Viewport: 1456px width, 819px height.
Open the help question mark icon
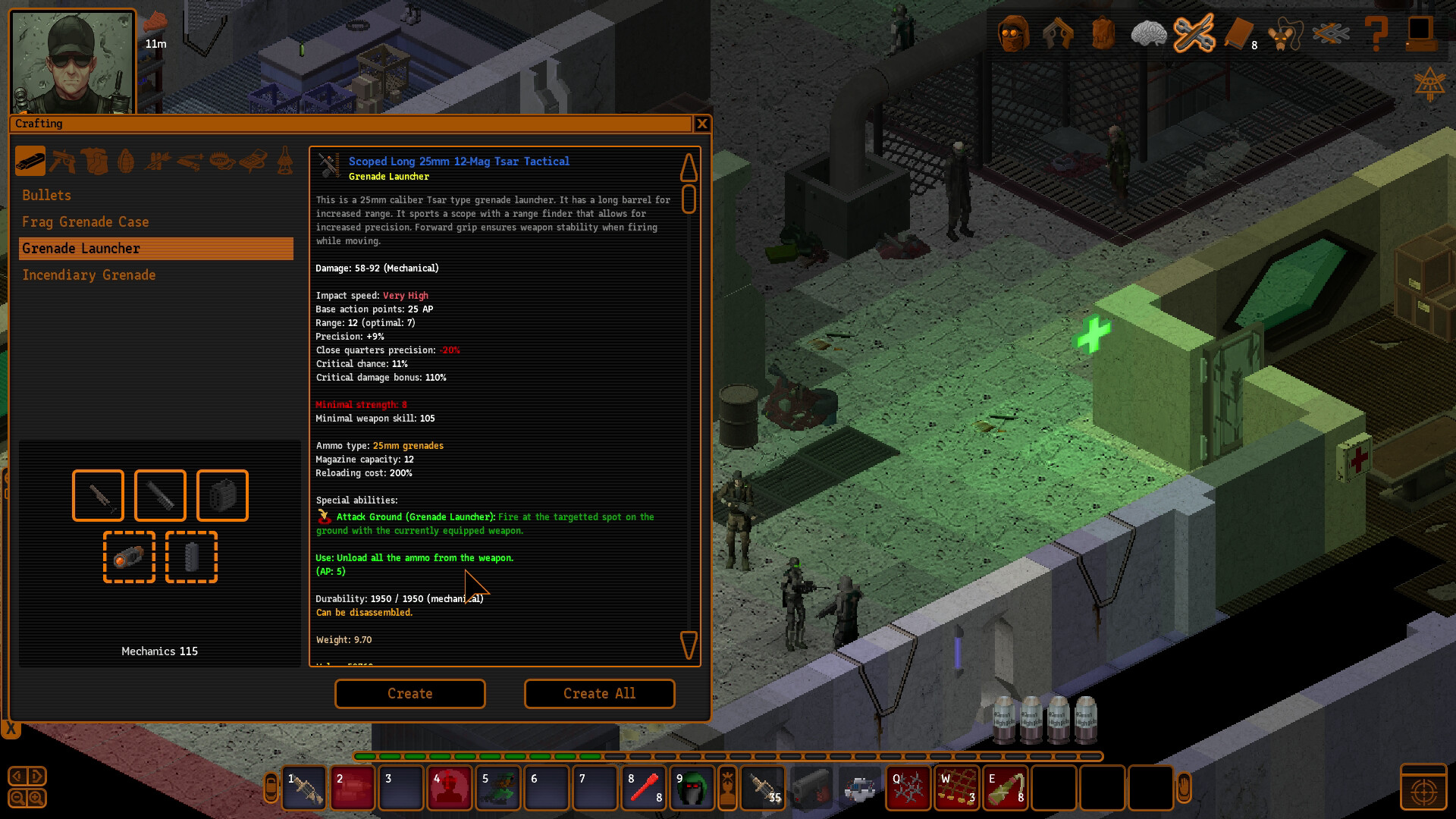point(1378,34)
